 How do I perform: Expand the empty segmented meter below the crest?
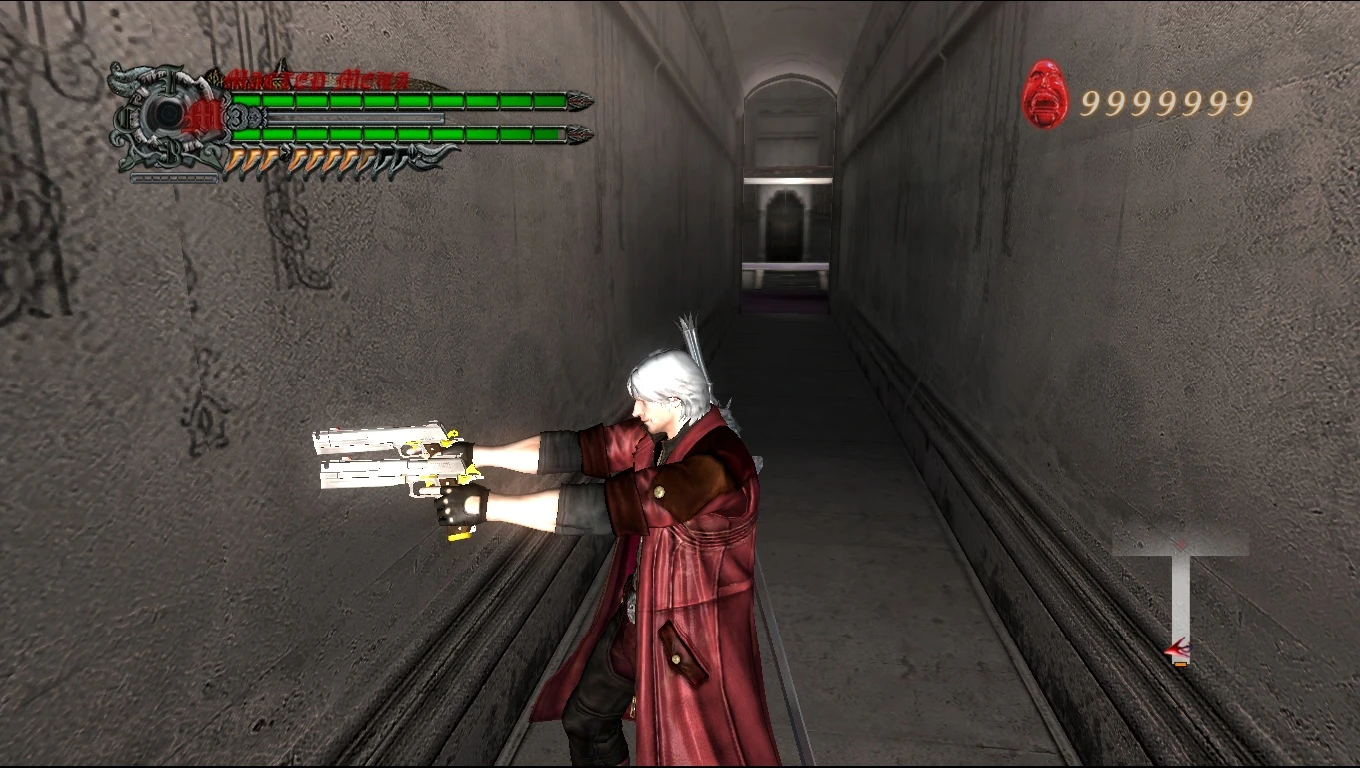174,177
